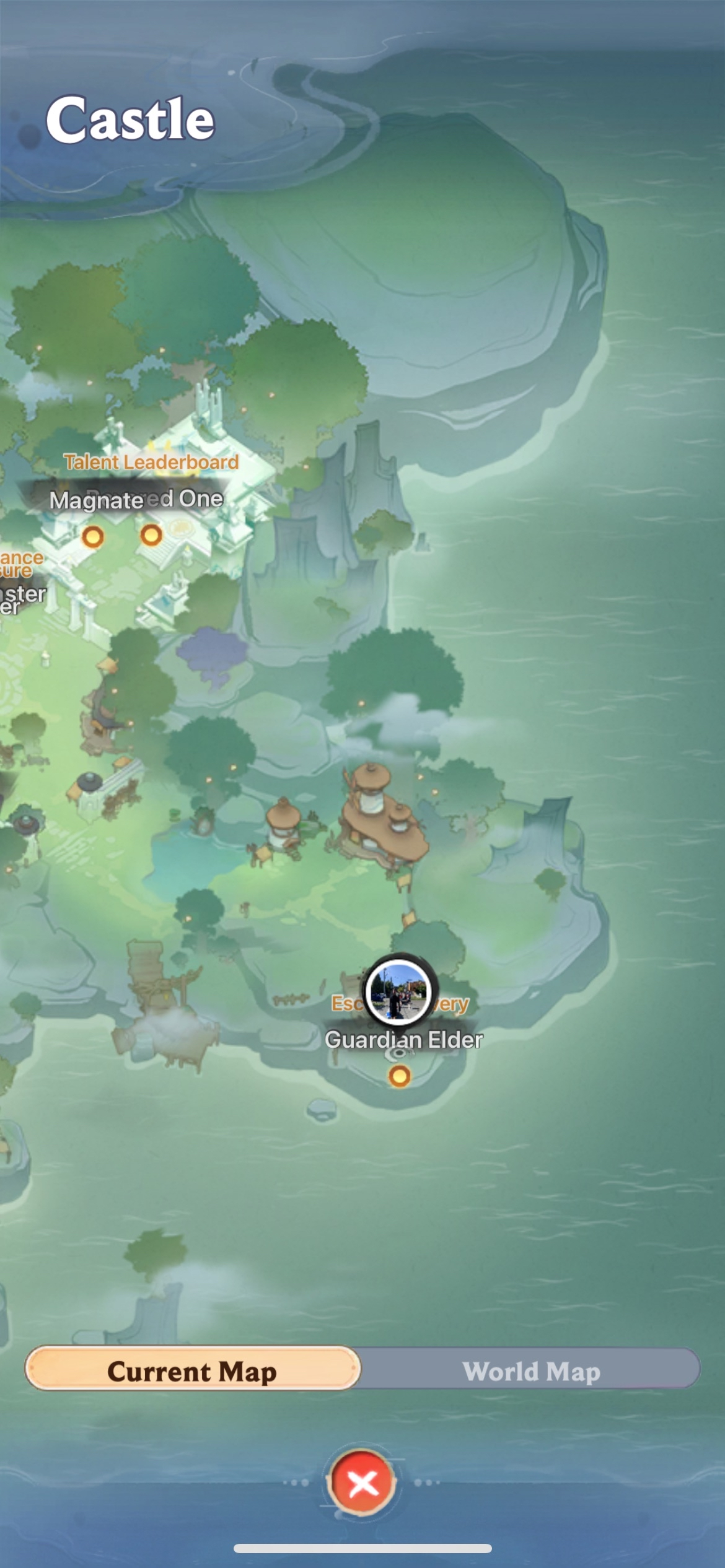Select the Current Map tab

192,1372
